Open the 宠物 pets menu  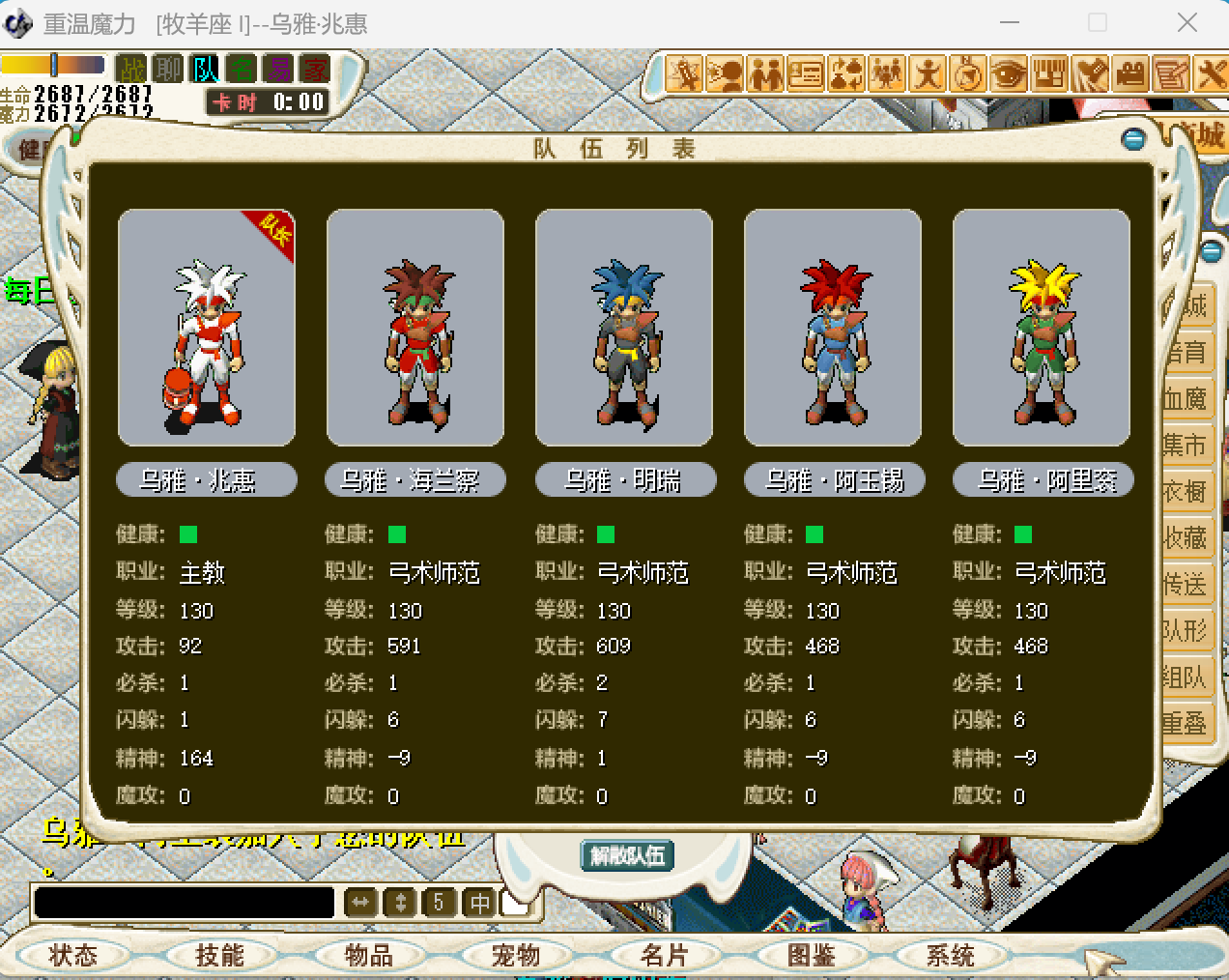[x=516, y=956]
